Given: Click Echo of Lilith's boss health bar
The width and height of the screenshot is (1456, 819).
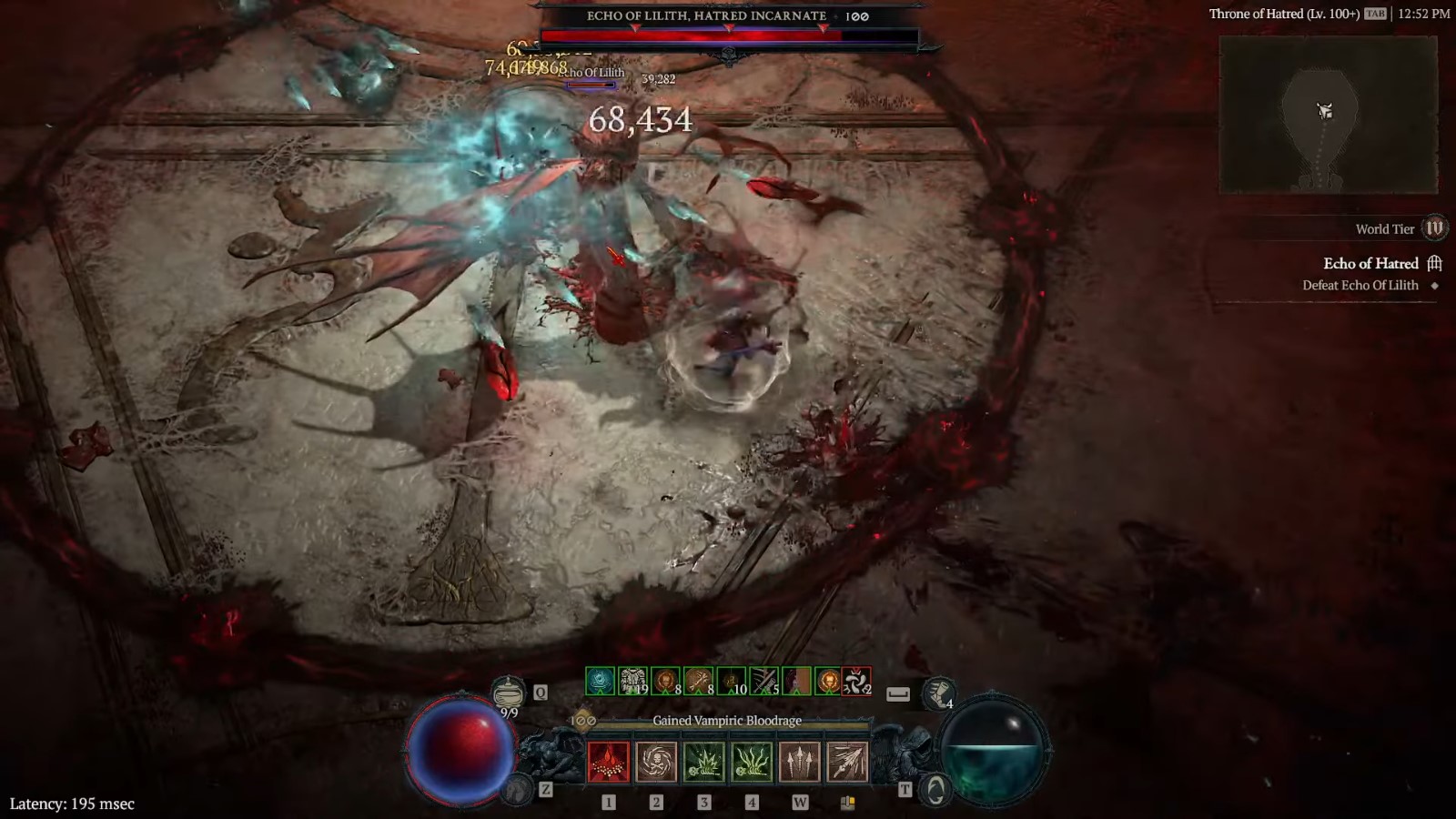Looking at the screenshot, I should click(728, 33).
